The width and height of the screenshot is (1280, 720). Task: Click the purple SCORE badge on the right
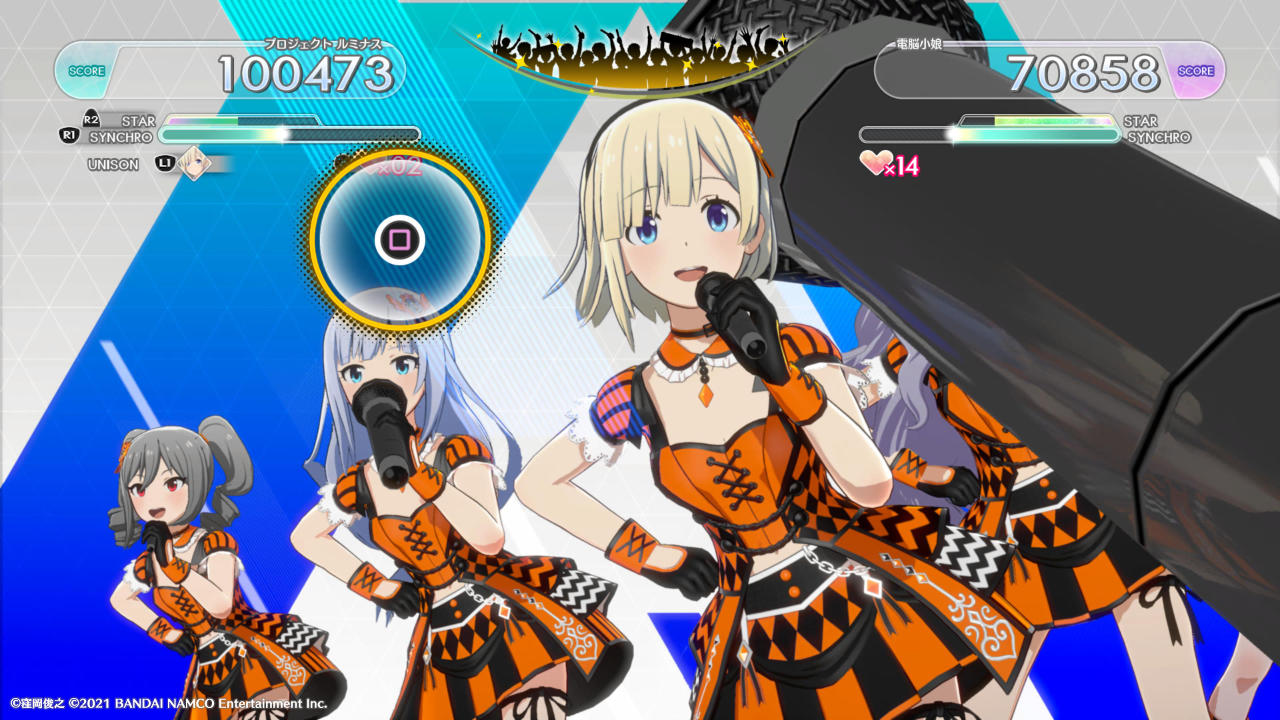pyautogui.click(x=1194, y=69)
